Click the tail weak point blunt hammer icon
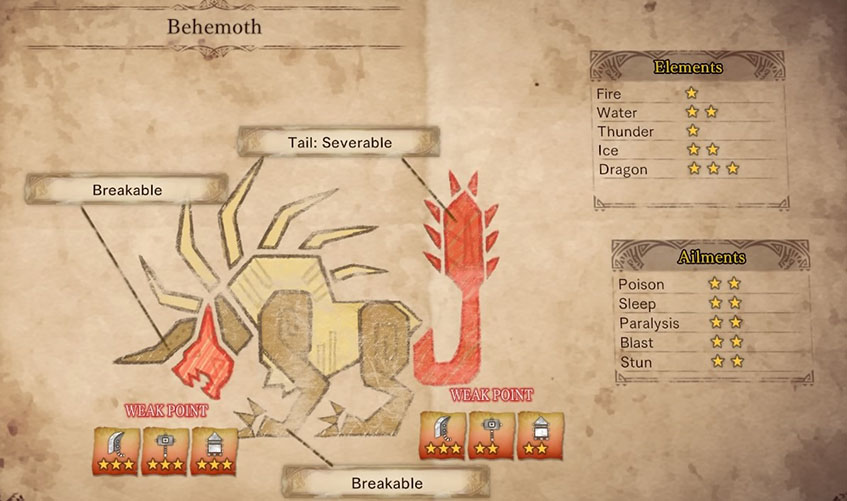This screenshot has height=501, width=847. pos(490,436)
